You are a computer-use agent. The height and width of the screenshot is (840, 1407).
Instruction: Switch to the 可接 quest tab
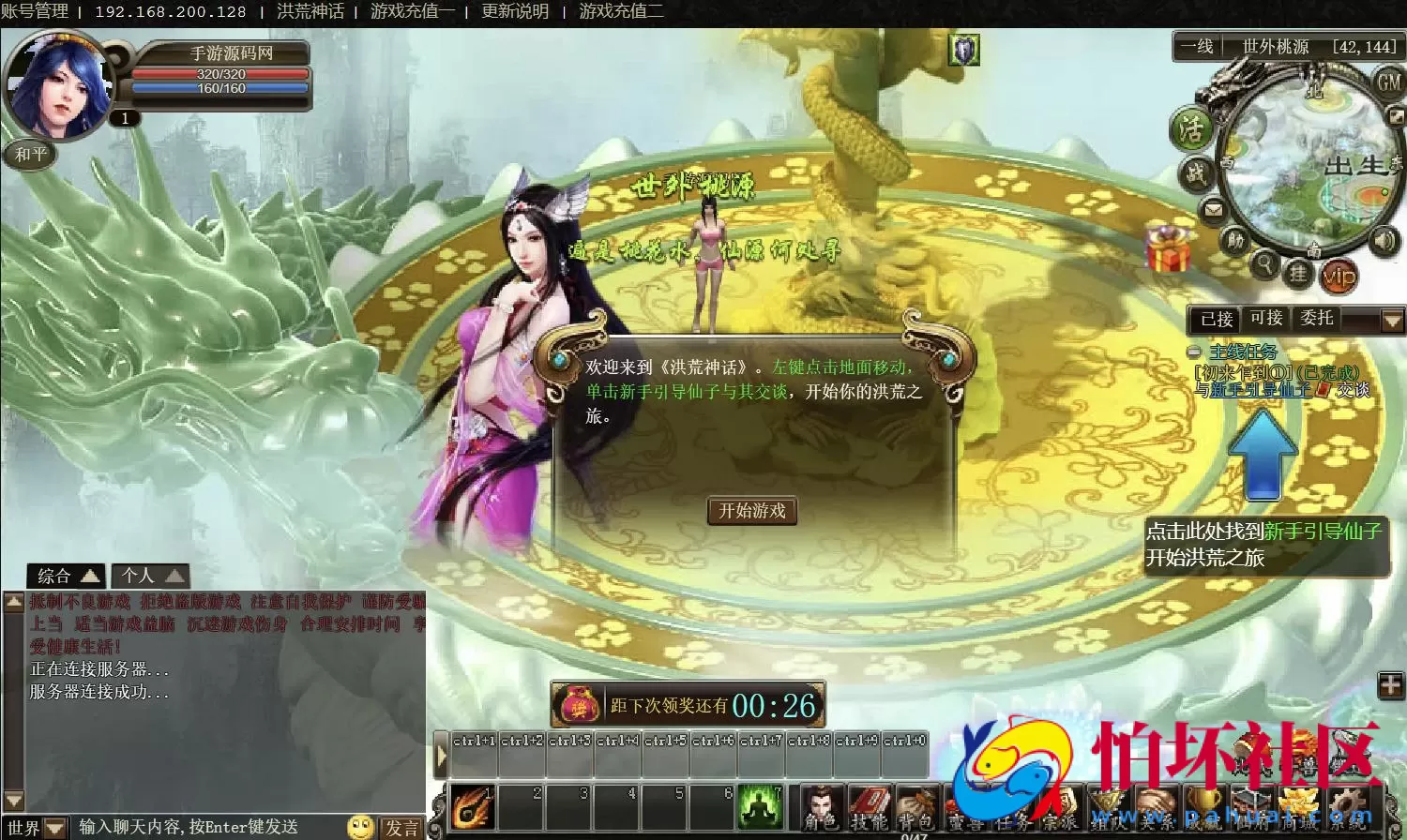point(1268,319)
